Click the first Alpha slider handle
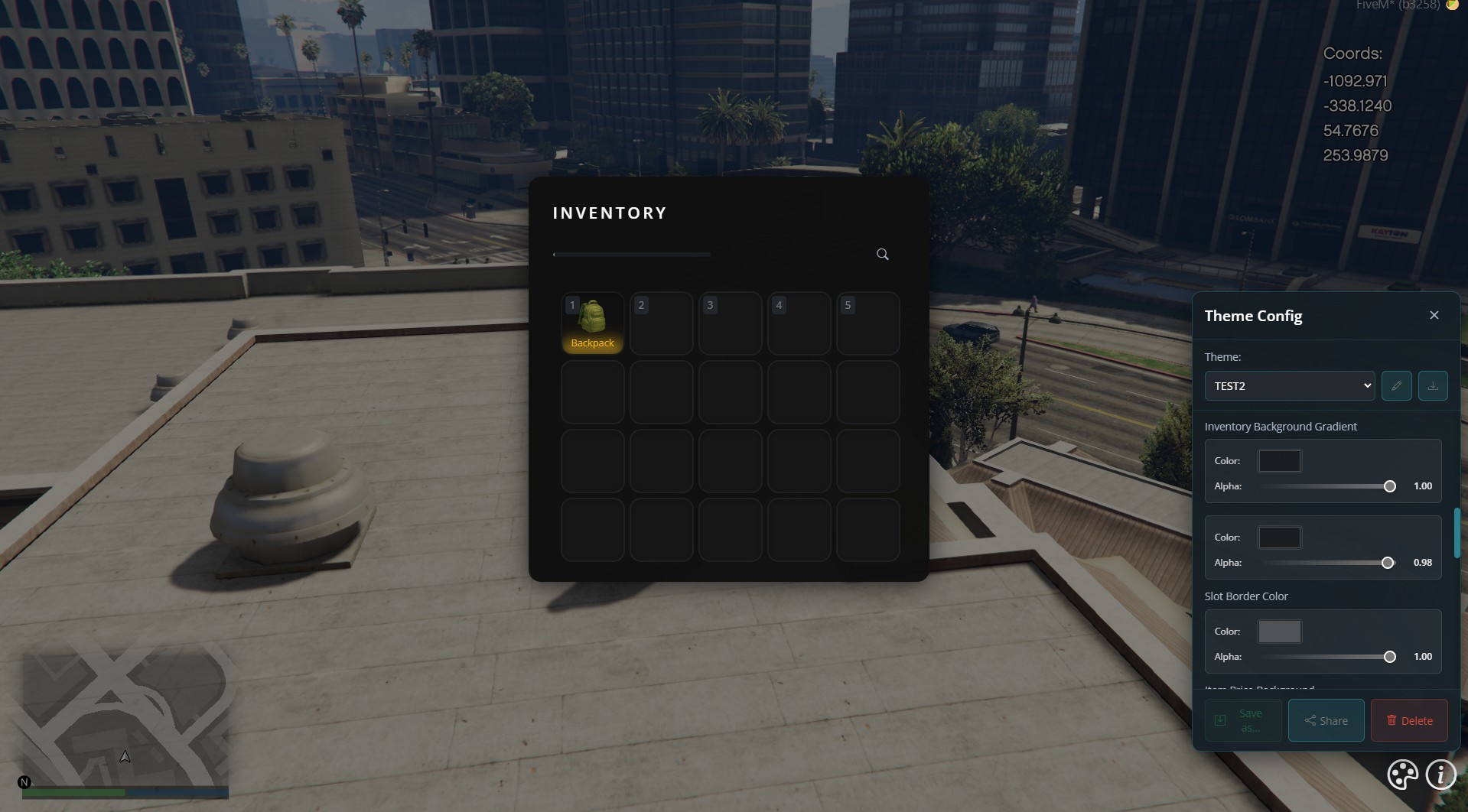This screenshot has height=812, width=1468. click(x=1389, y=486)
